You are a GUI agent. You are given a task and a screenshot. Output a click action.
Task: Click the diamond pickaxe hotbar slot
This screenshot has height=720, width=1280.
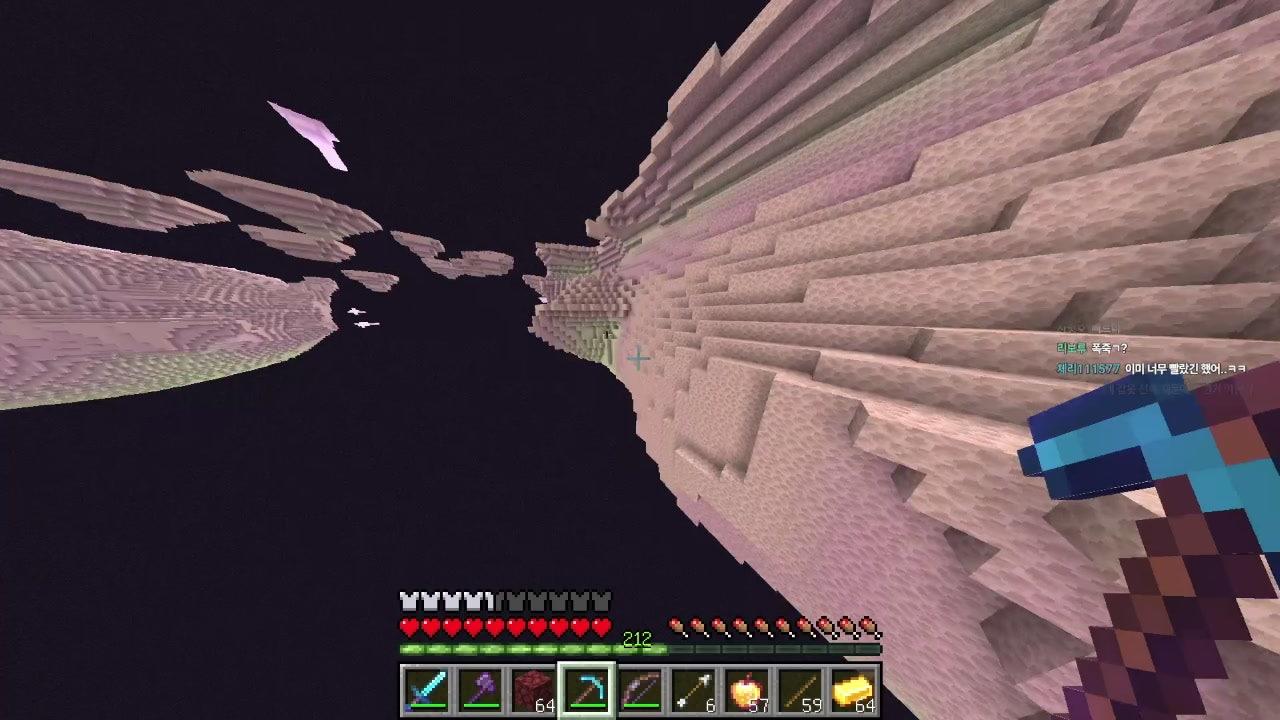[x=586, y=690]
